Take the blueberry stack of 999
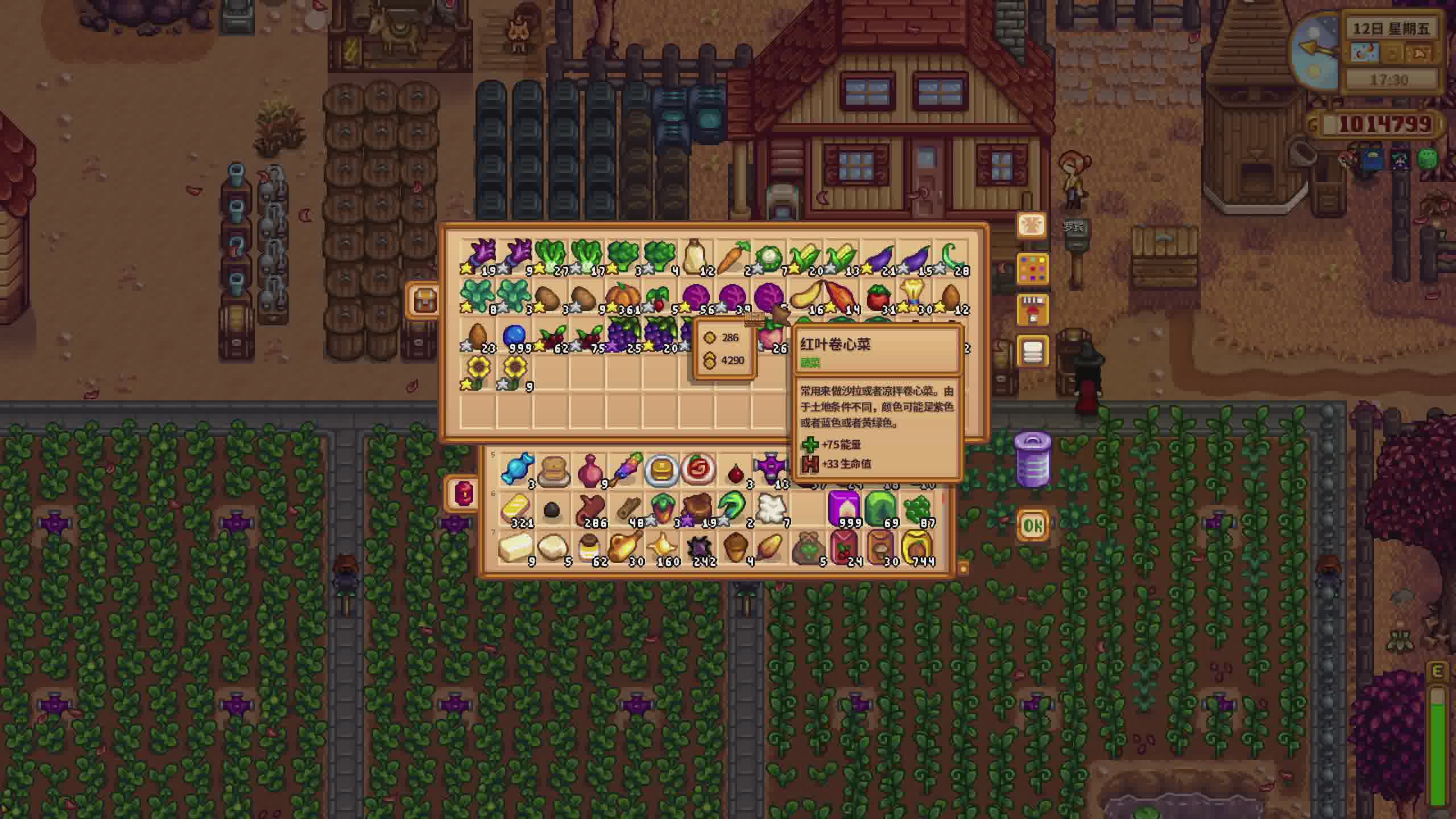 pyautogui.click(x=514, y=336)
